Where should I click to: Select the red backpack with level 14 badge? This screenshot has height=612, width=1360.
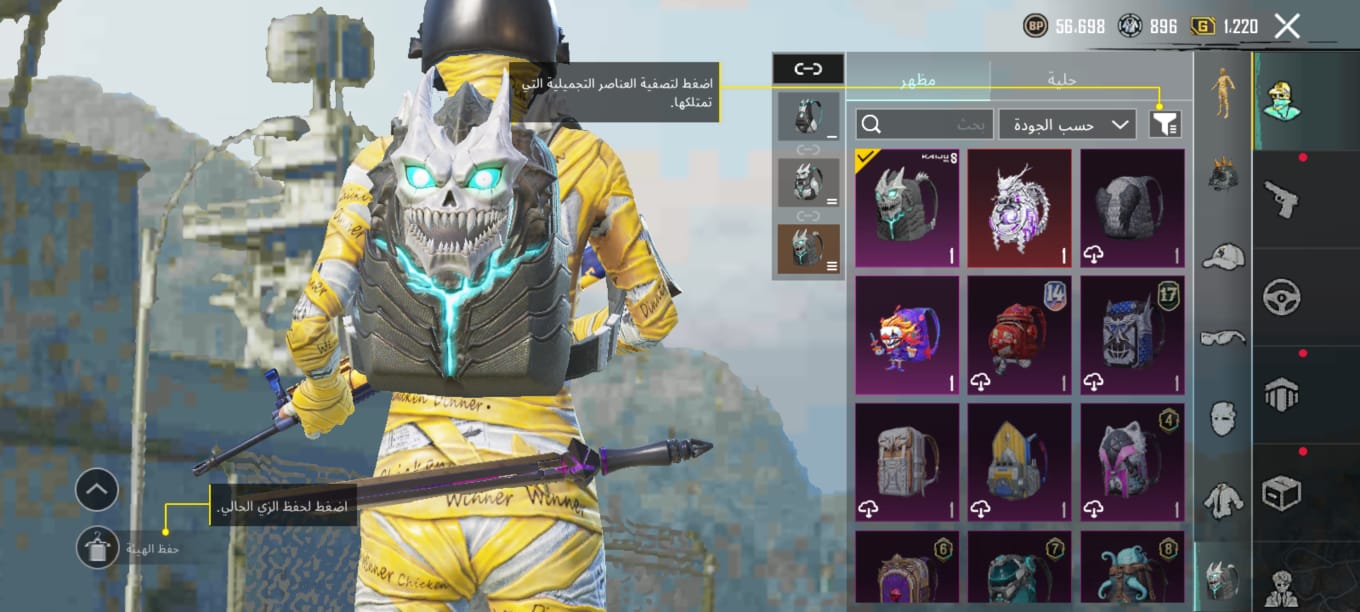pyautogui.click(x=1019, y=335)
